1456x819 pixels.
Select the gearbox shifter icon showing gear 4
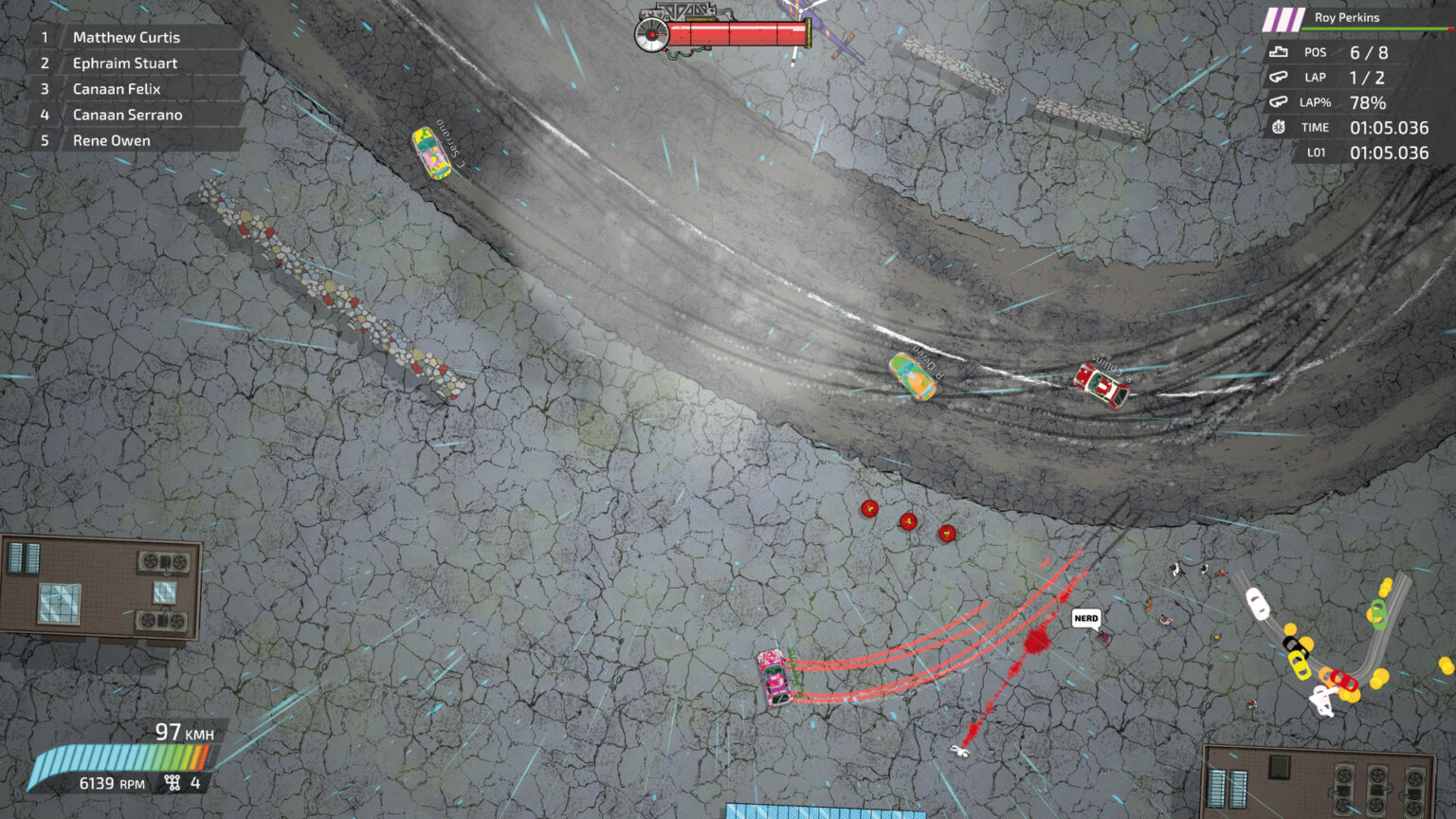[172, 783]
